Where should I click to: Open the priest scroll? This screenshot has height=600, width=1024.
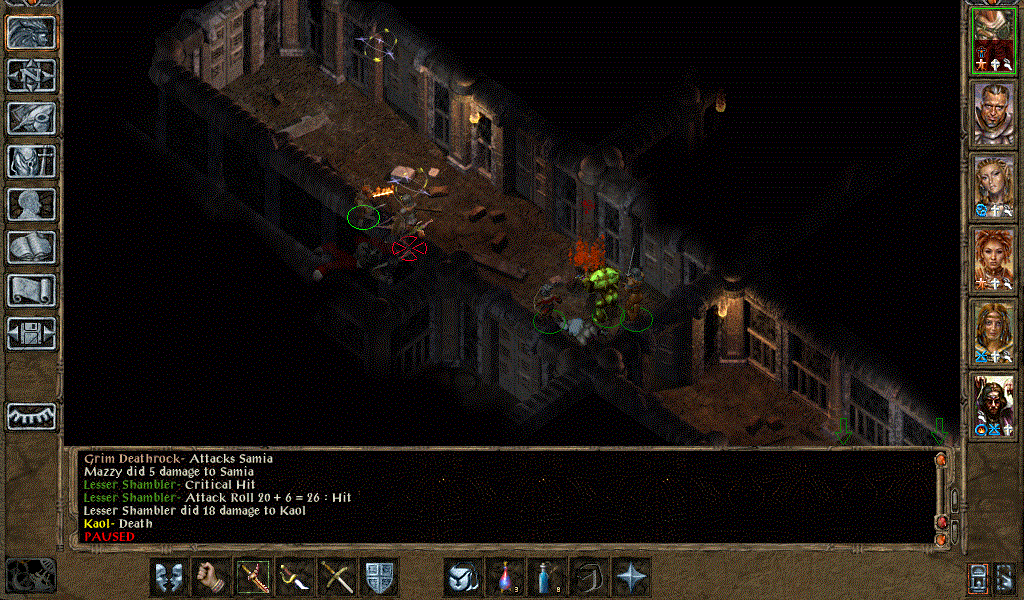click(x=31, y=290)
